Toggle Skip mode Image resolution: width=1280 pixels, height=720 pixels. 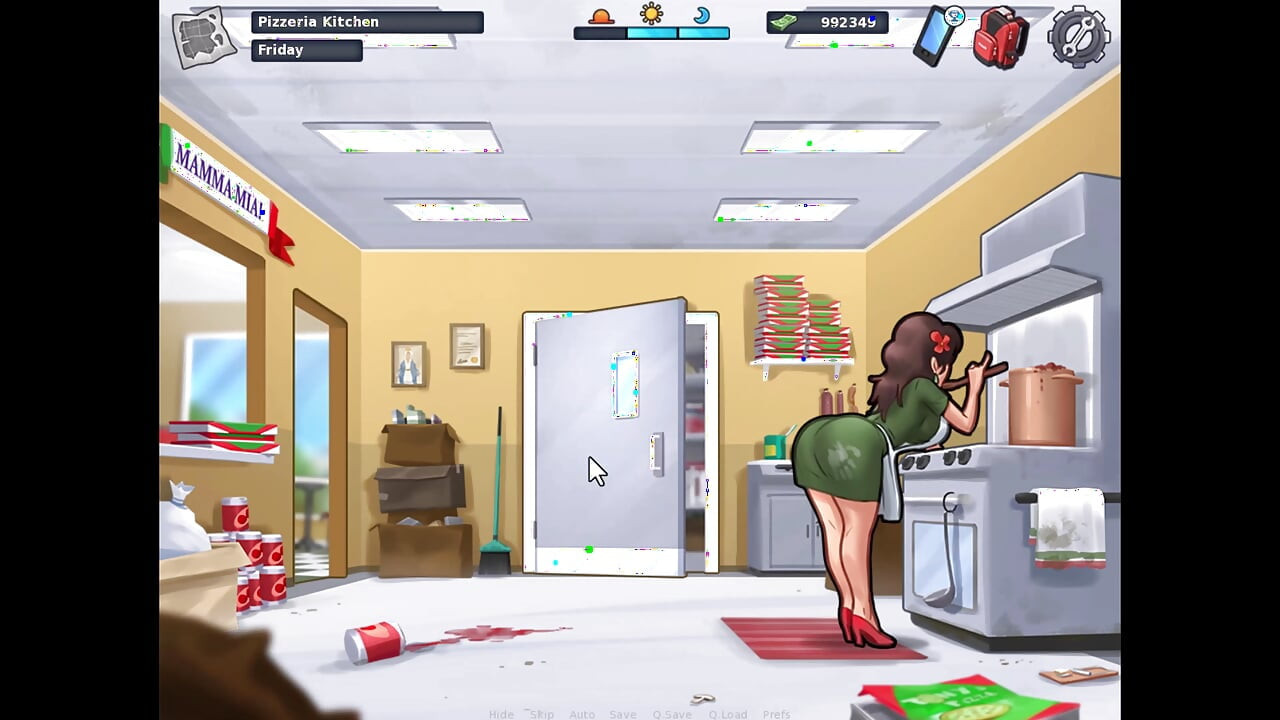(x=542, y=714)
